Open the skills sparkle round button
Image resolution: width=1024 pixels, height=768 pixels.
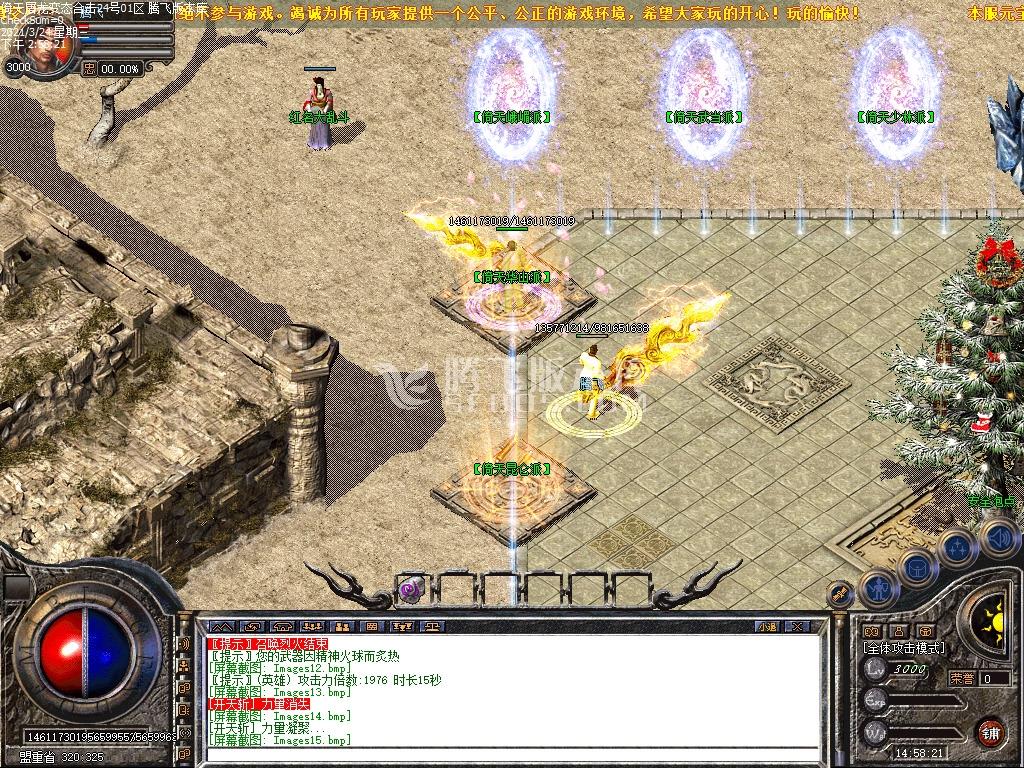point(956,547)
